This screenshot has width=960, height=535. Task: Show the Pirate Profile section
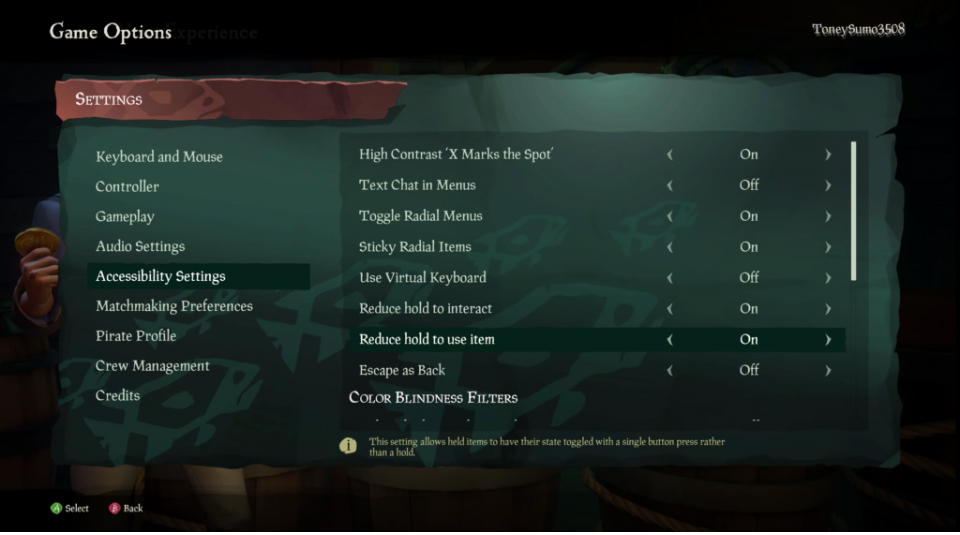pos(136,336)
